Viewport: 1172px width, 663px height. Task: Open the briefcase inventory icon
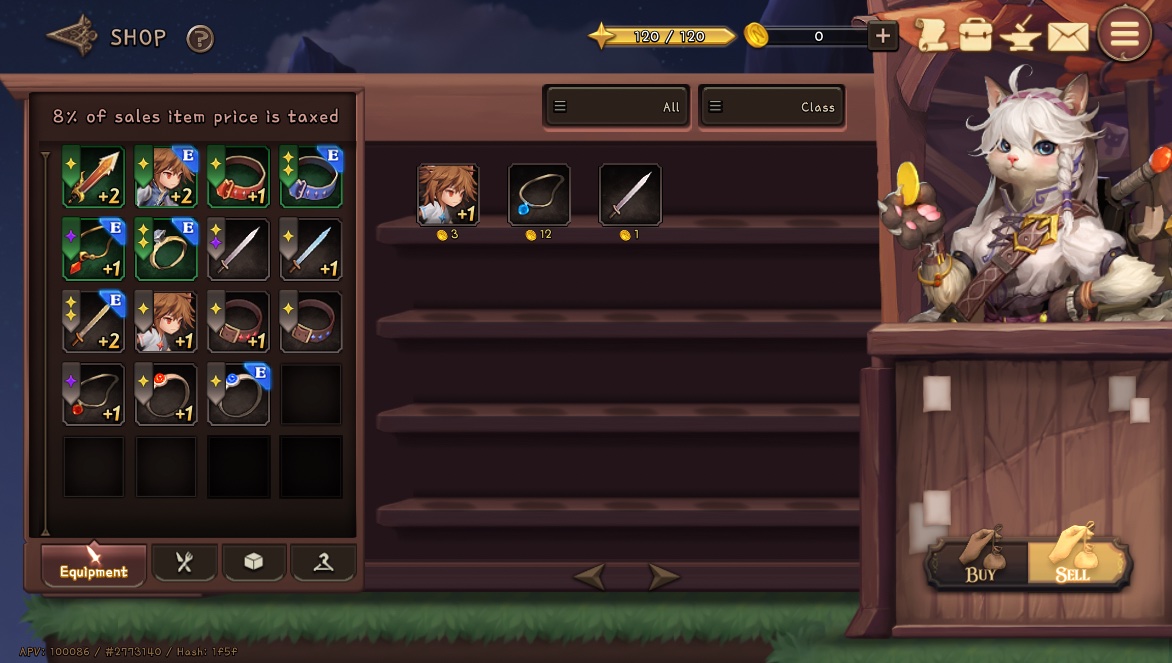(x=975, y=36)
